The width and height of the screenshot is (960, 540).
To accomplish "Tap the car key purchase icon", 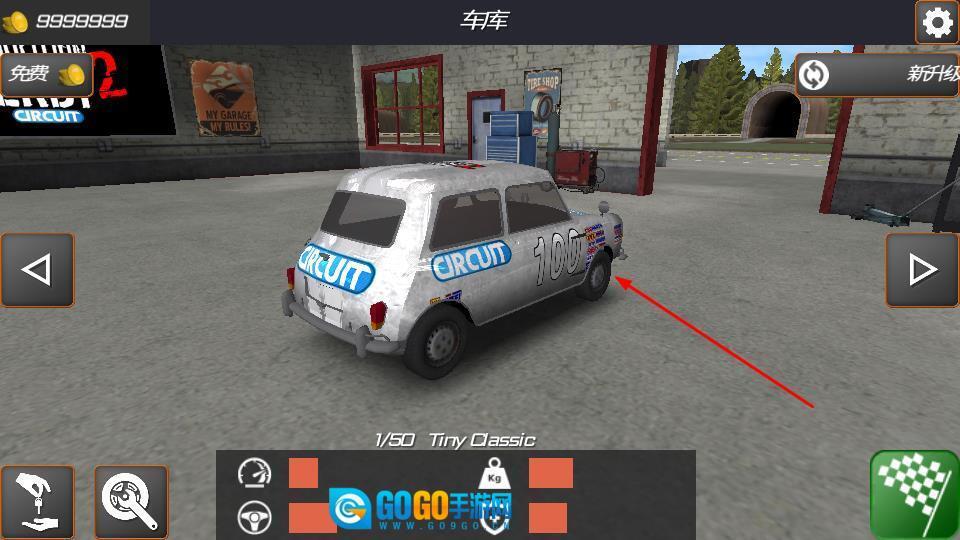I will (37, 501).
